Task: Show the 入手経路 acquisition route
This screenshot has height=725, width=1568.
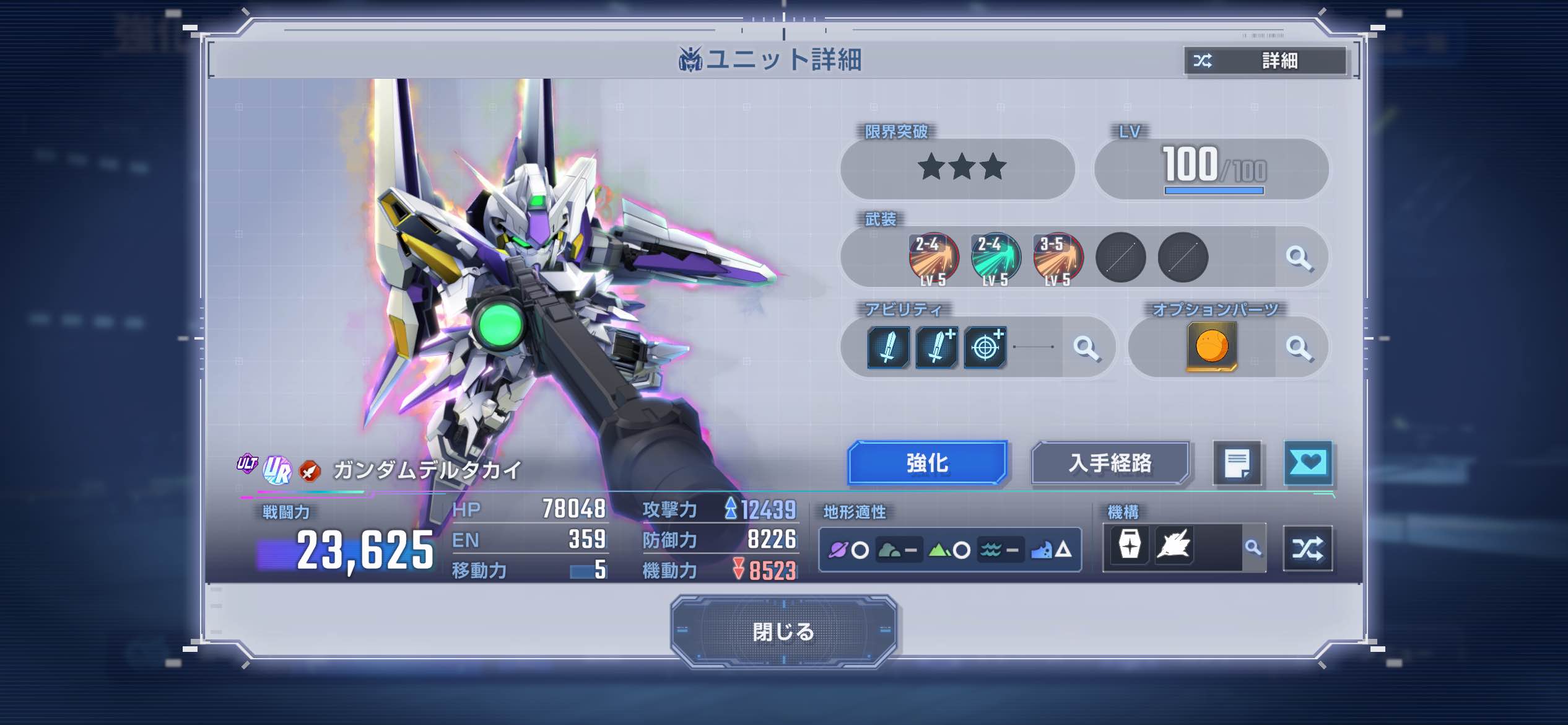Action: [1110, 463]
